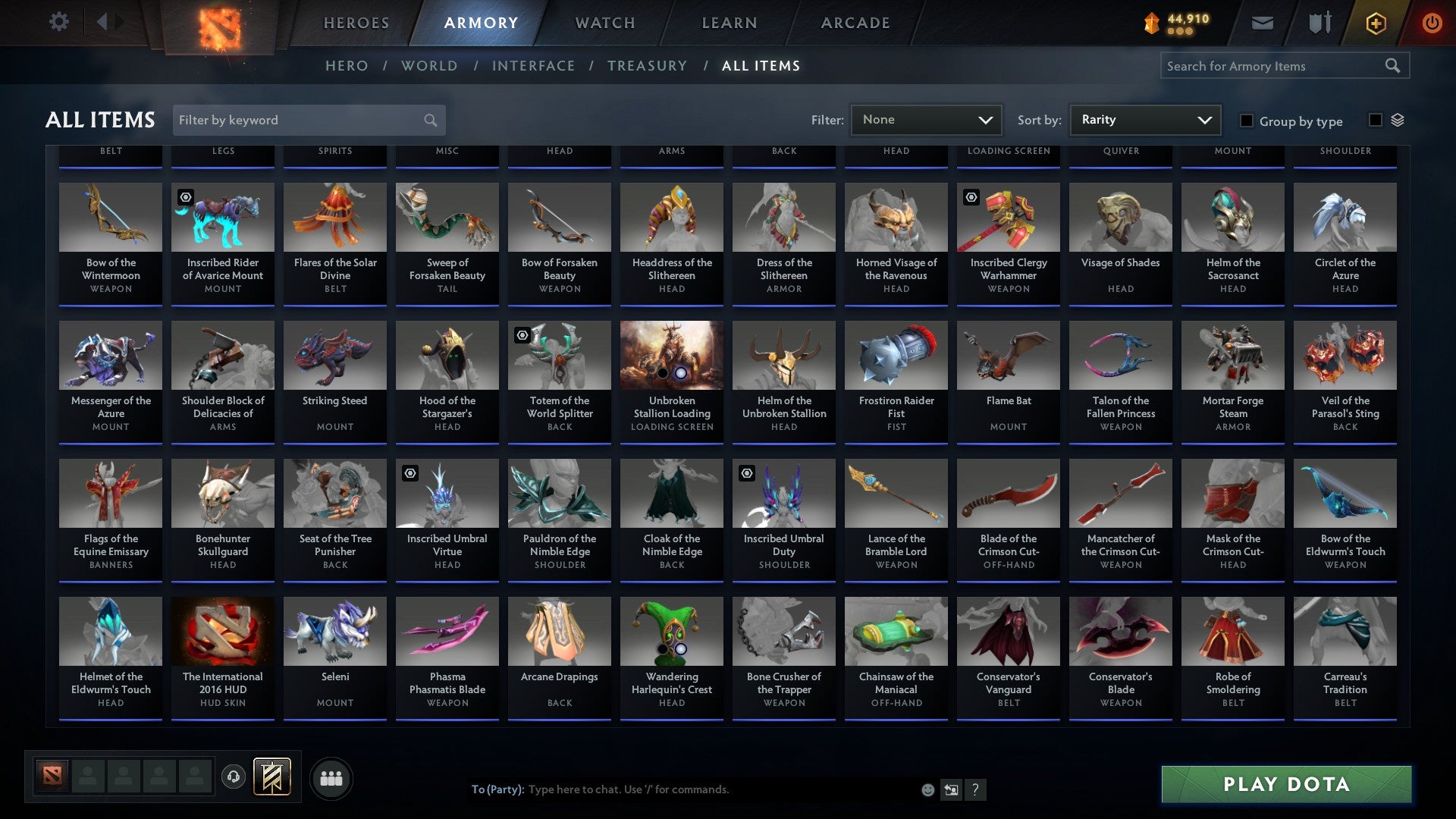Screen dimensions: 1456x819
Task: Open the friends list people icon
Action: pyautogui.click(x=331, y=777)
